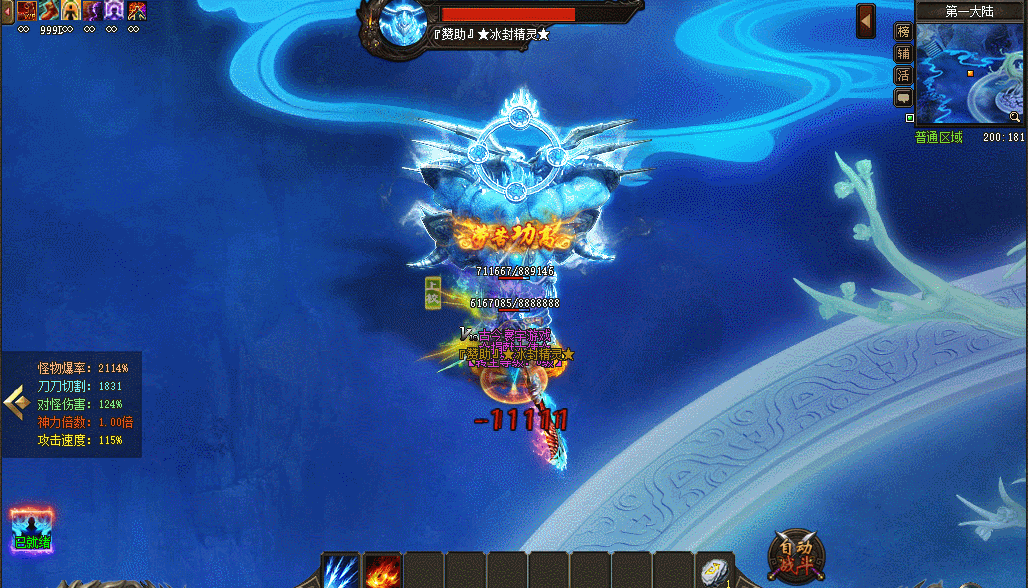Click the 已就绪 ready icon
Image resolution: width=1028 pixels, height=588 pixels.
coord(32,528)
